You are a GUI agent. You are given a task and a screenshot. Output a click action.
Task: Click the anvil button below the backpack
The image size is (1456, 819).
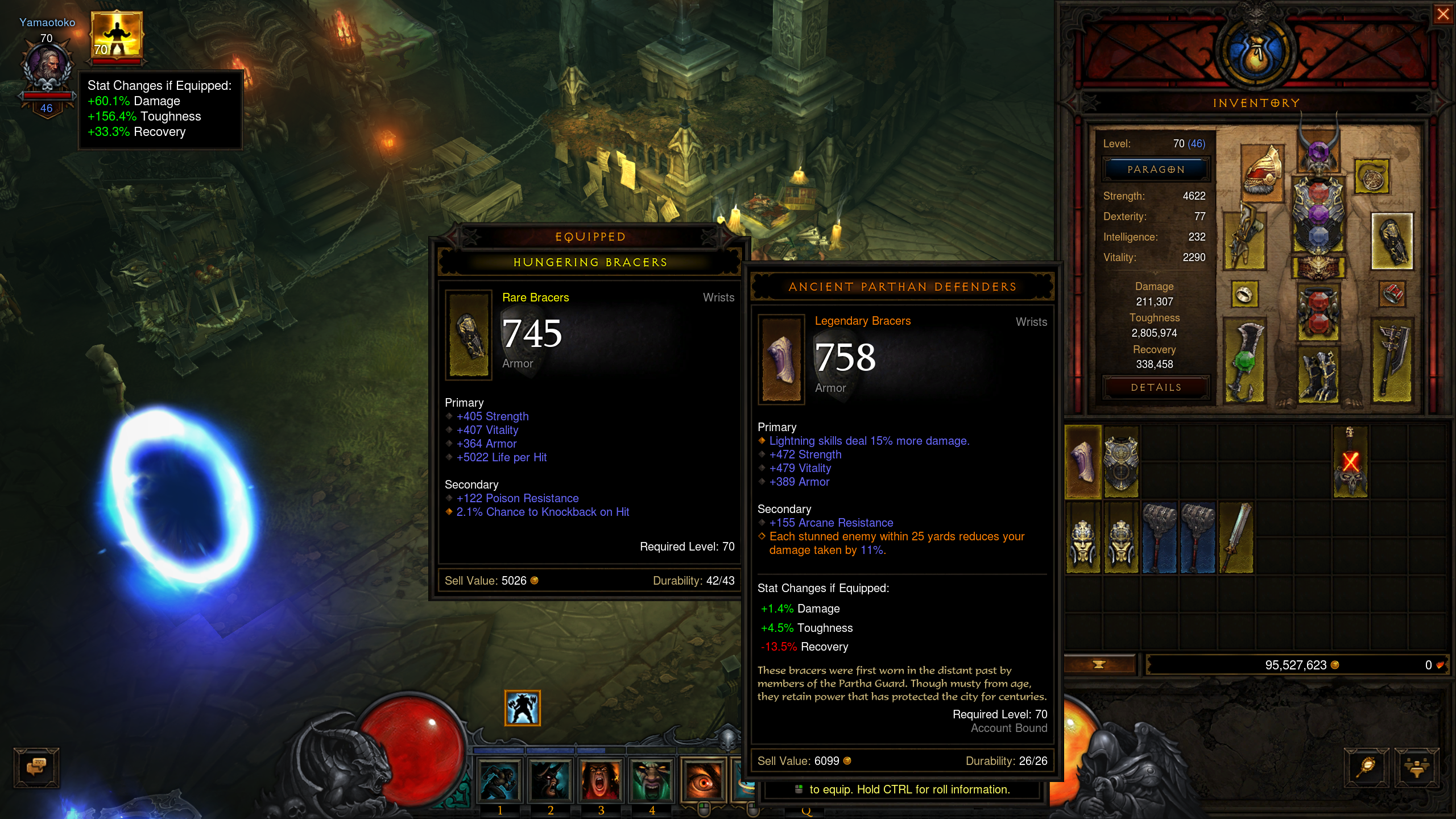click(x=1099, y=664)
